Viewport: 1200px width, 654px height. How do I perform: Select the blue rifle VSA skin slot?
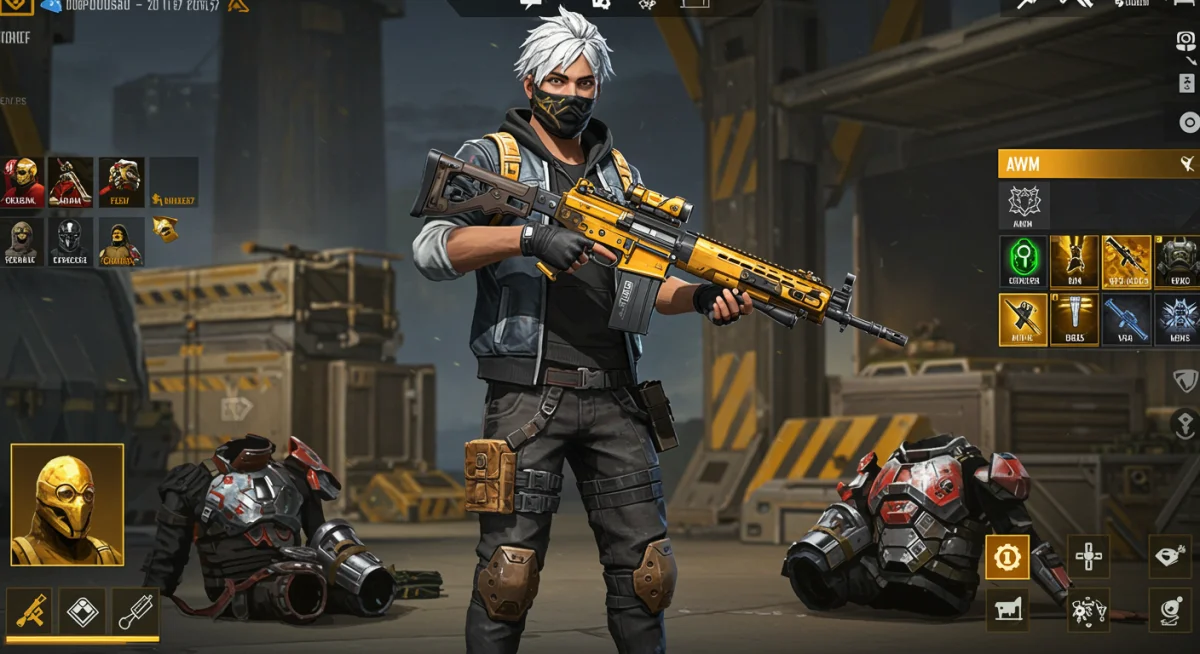[x=1127, y=319]
